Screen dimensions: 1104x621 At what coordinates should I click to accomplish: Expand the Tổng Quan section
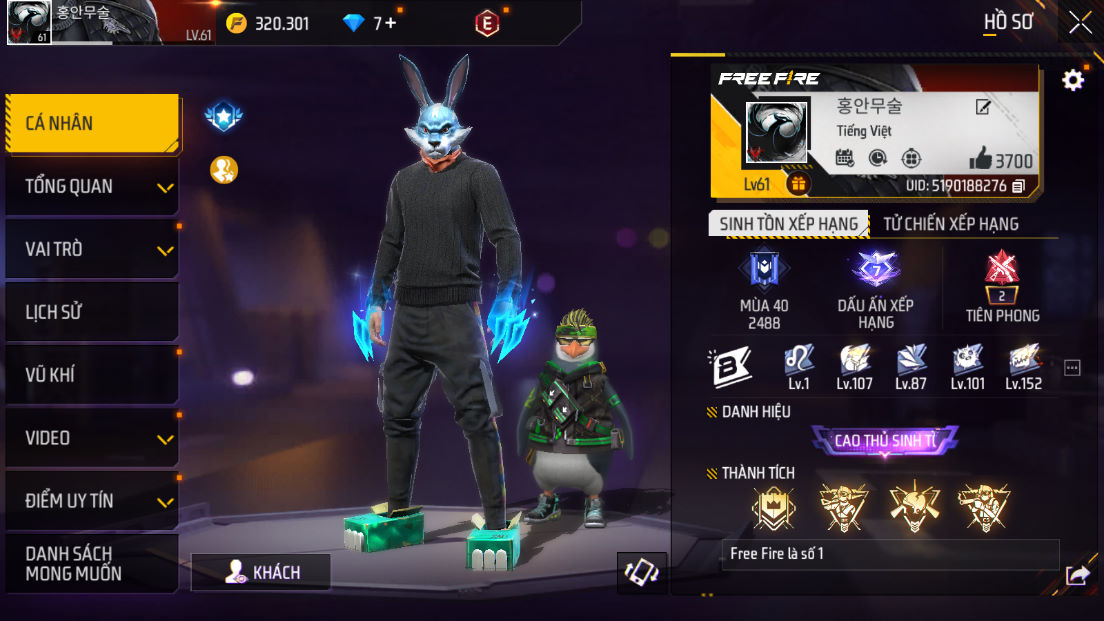(x=92, y=187)
